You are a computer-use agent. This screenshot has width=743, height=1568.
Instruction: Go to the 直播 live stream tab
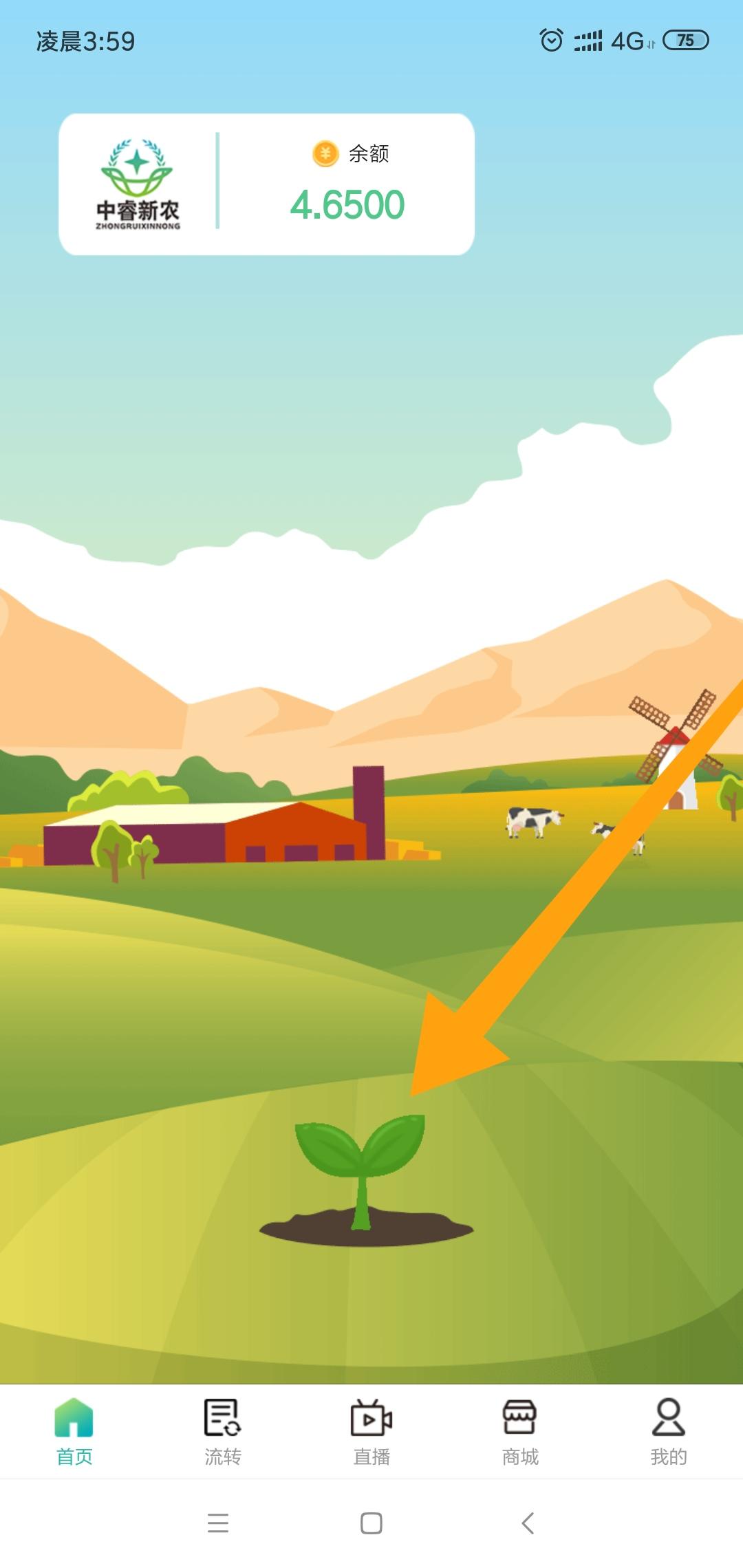coord(371,1432)
